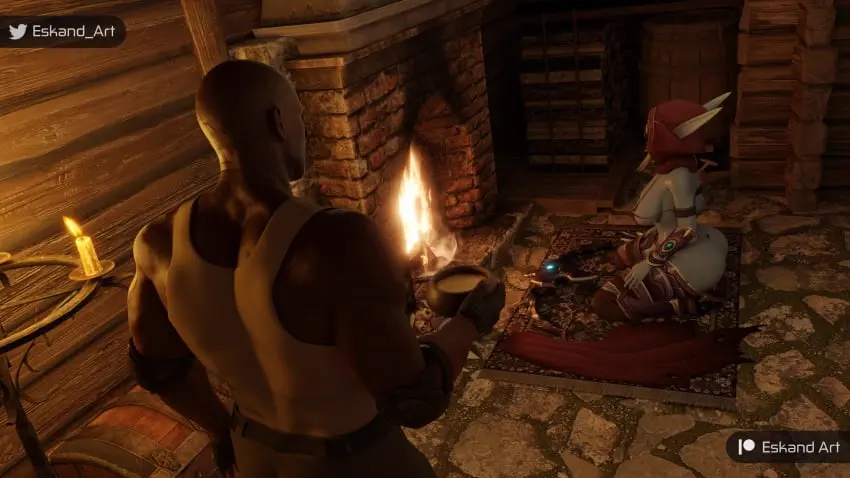Click the Eskand Art Patreon badge

coord(787,446)
